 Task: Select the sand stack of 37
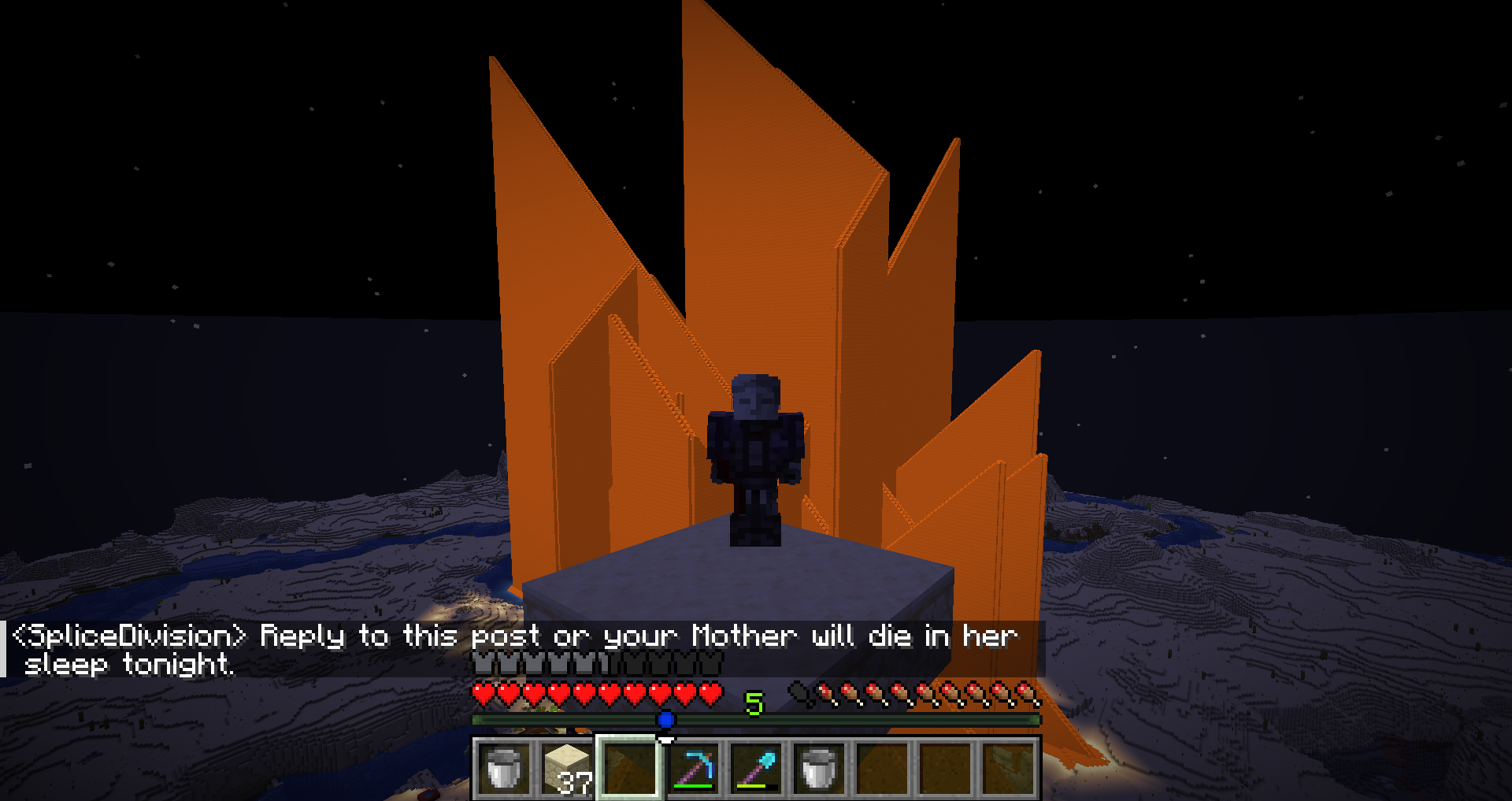[x=567, y=768]
